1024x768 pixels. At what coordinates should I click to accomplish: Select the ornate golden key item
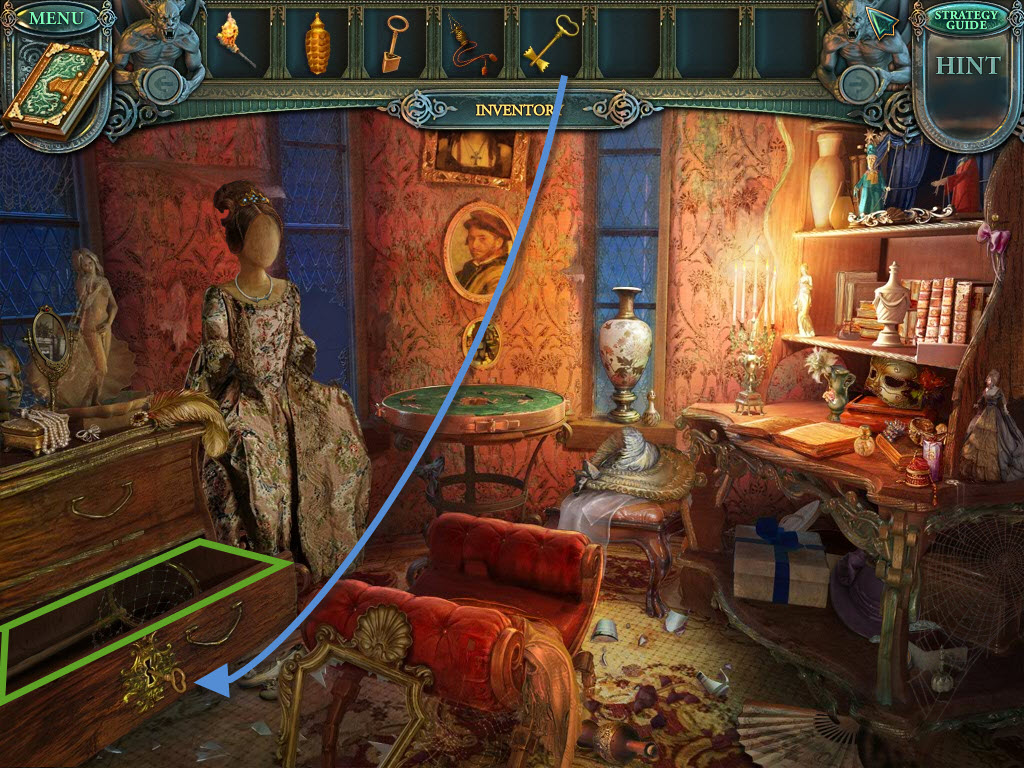[546, 46]
